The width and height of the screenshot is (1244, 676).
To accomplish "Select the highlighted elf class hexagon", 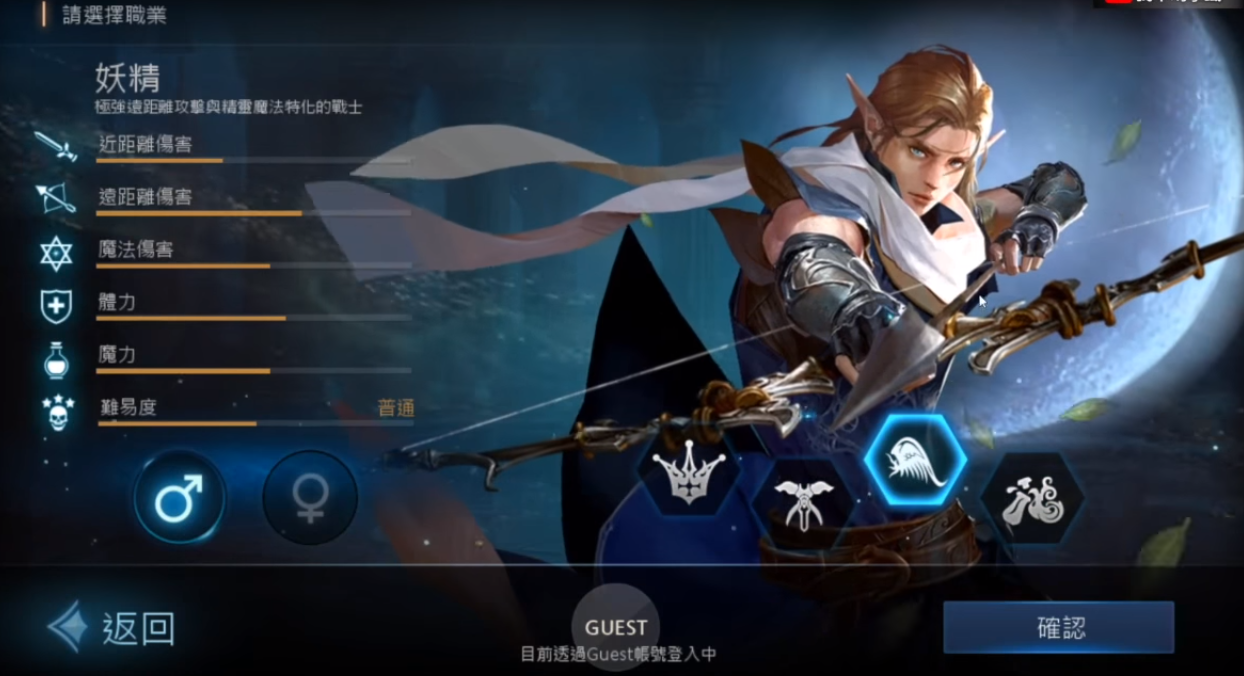I will pyautogui.click(x=915, y=462).
